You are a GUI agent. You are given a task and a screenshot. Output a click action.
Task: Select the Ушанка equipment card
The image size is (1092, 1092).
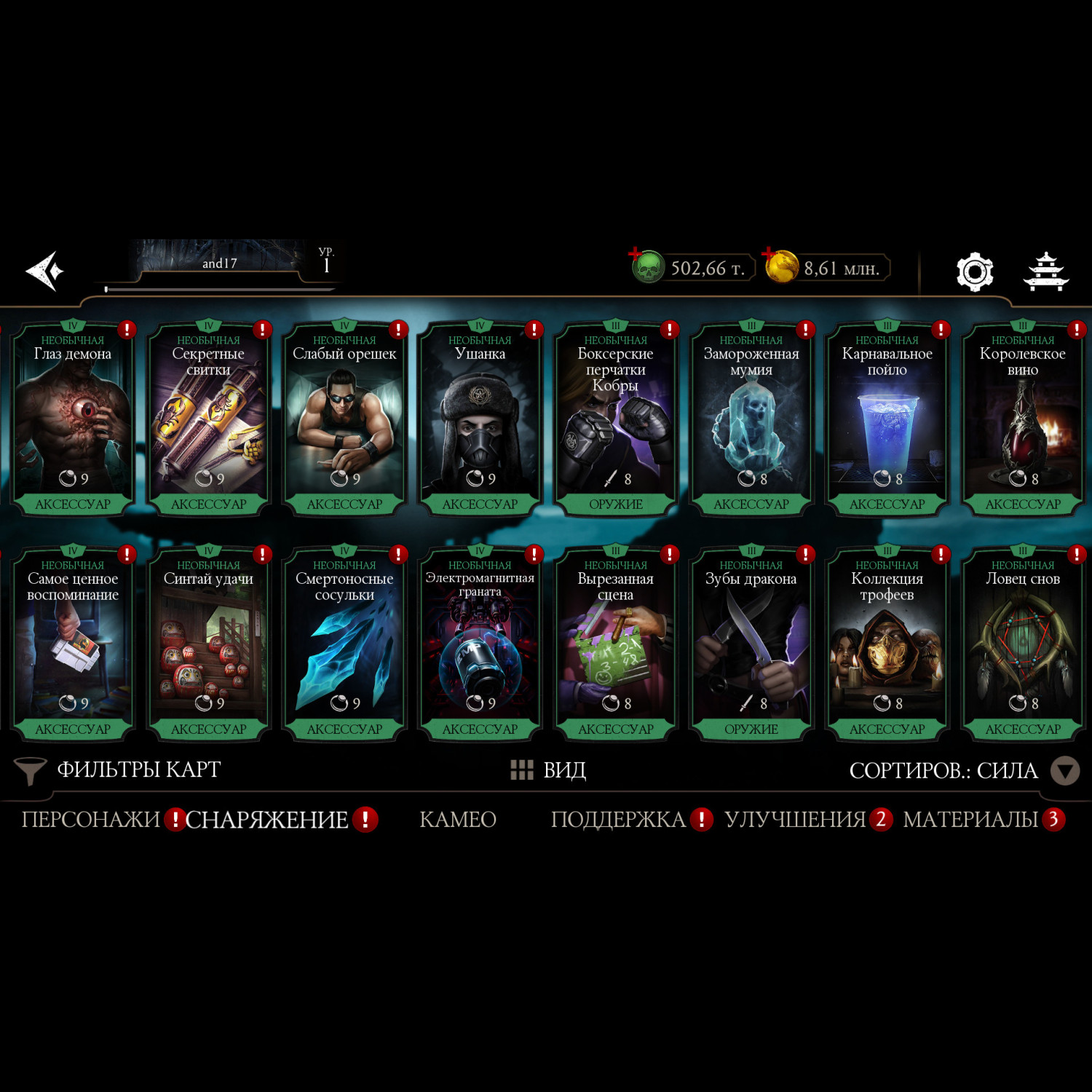click(x=480, y=420)
